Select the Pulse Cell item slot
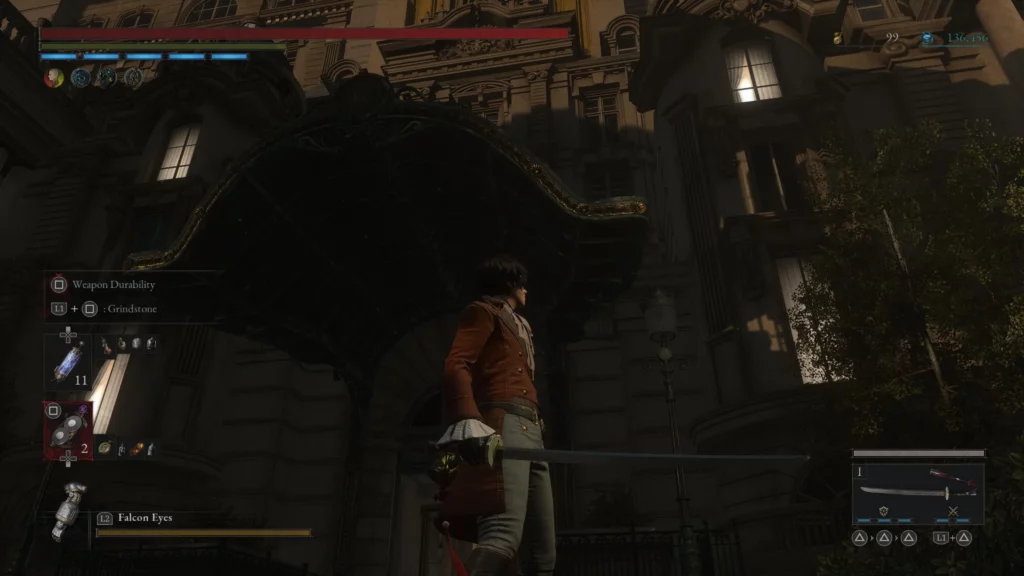The width and height of the screenshot is (1024, 576). click(x=67, y=362)
